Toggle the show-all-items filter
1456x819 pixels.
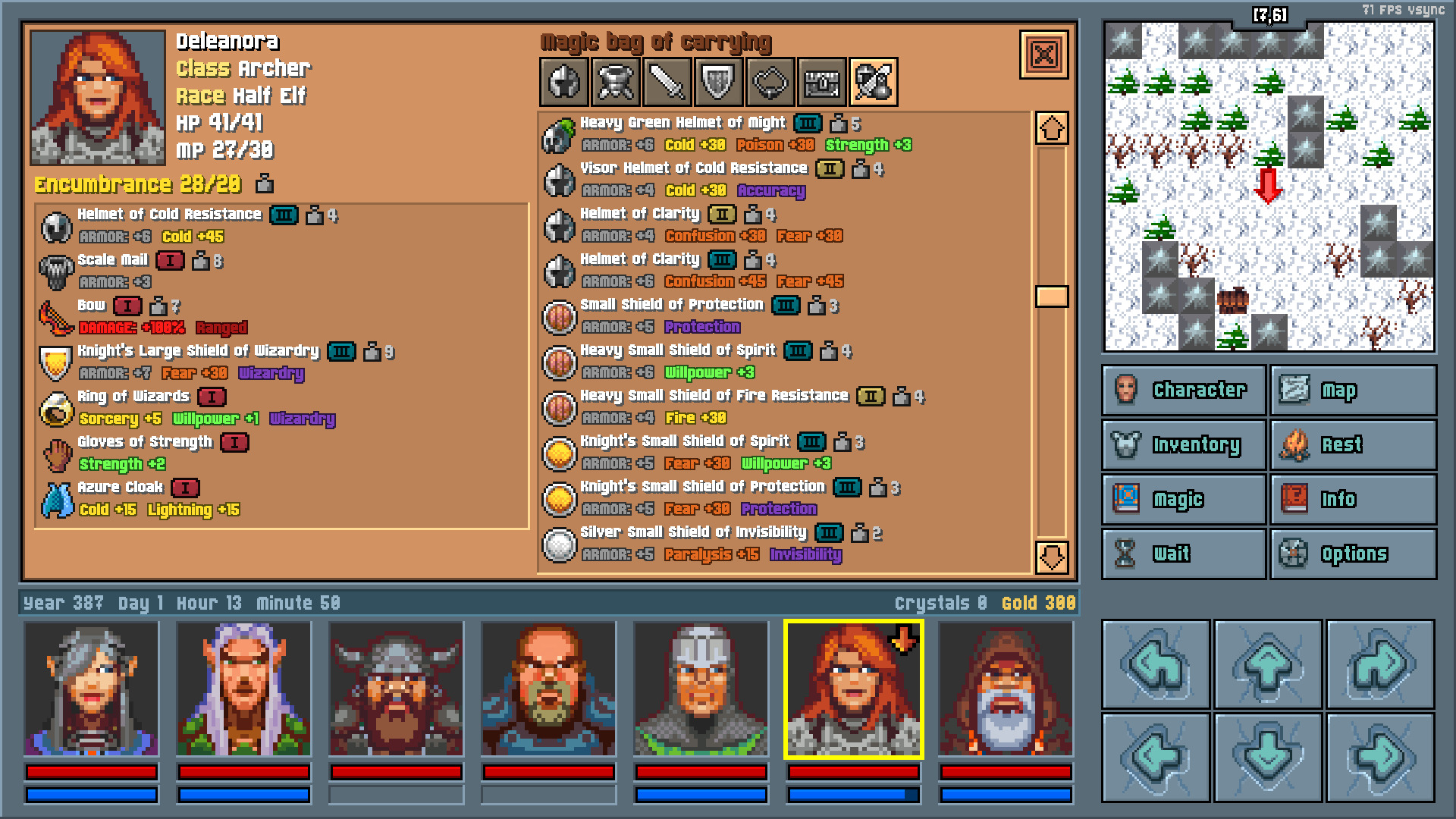tap(874, 82)
